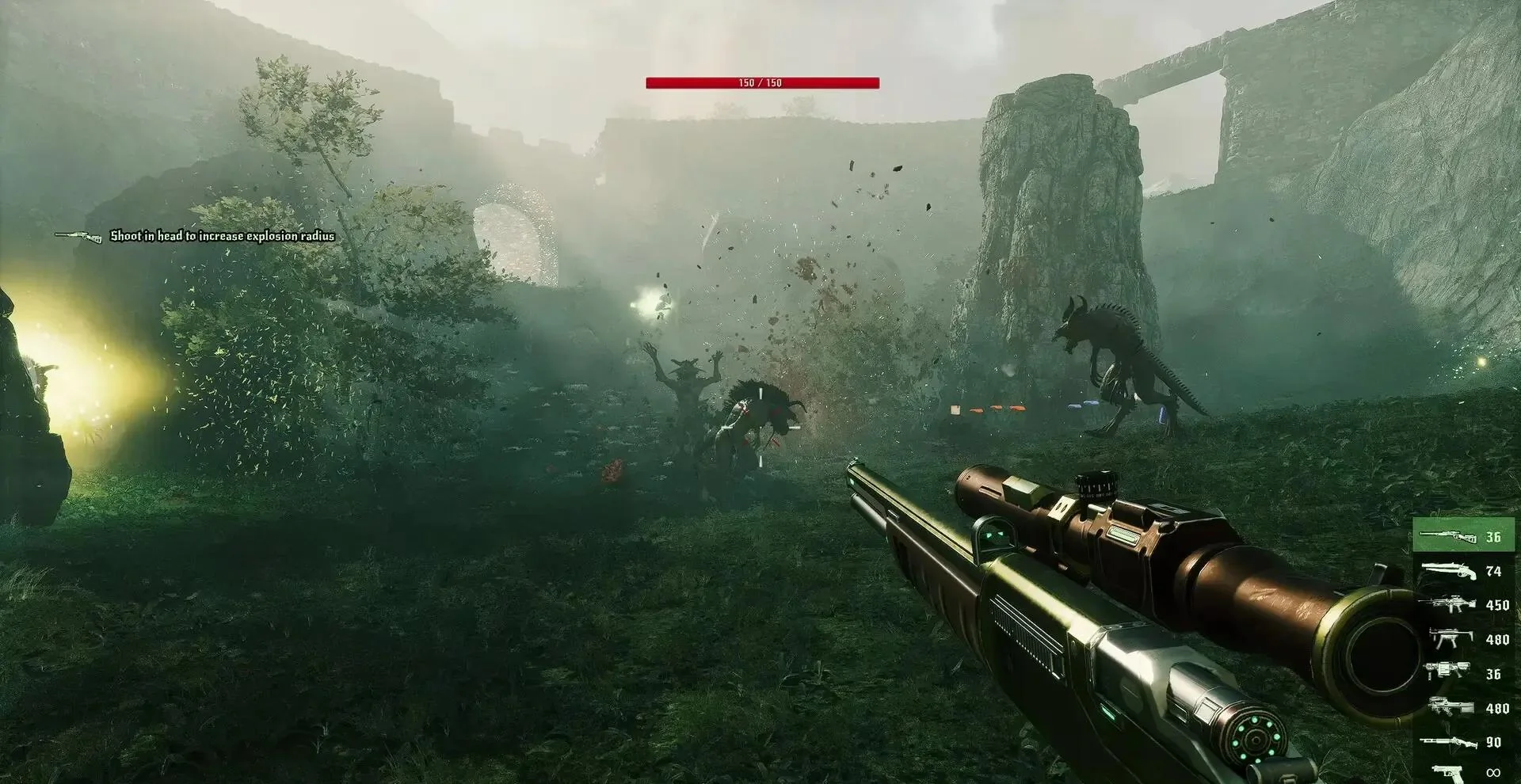Switch to the sawed-off double-barrel shotgun
The height and width of the screenshot is (784, 1521).
1463,571
